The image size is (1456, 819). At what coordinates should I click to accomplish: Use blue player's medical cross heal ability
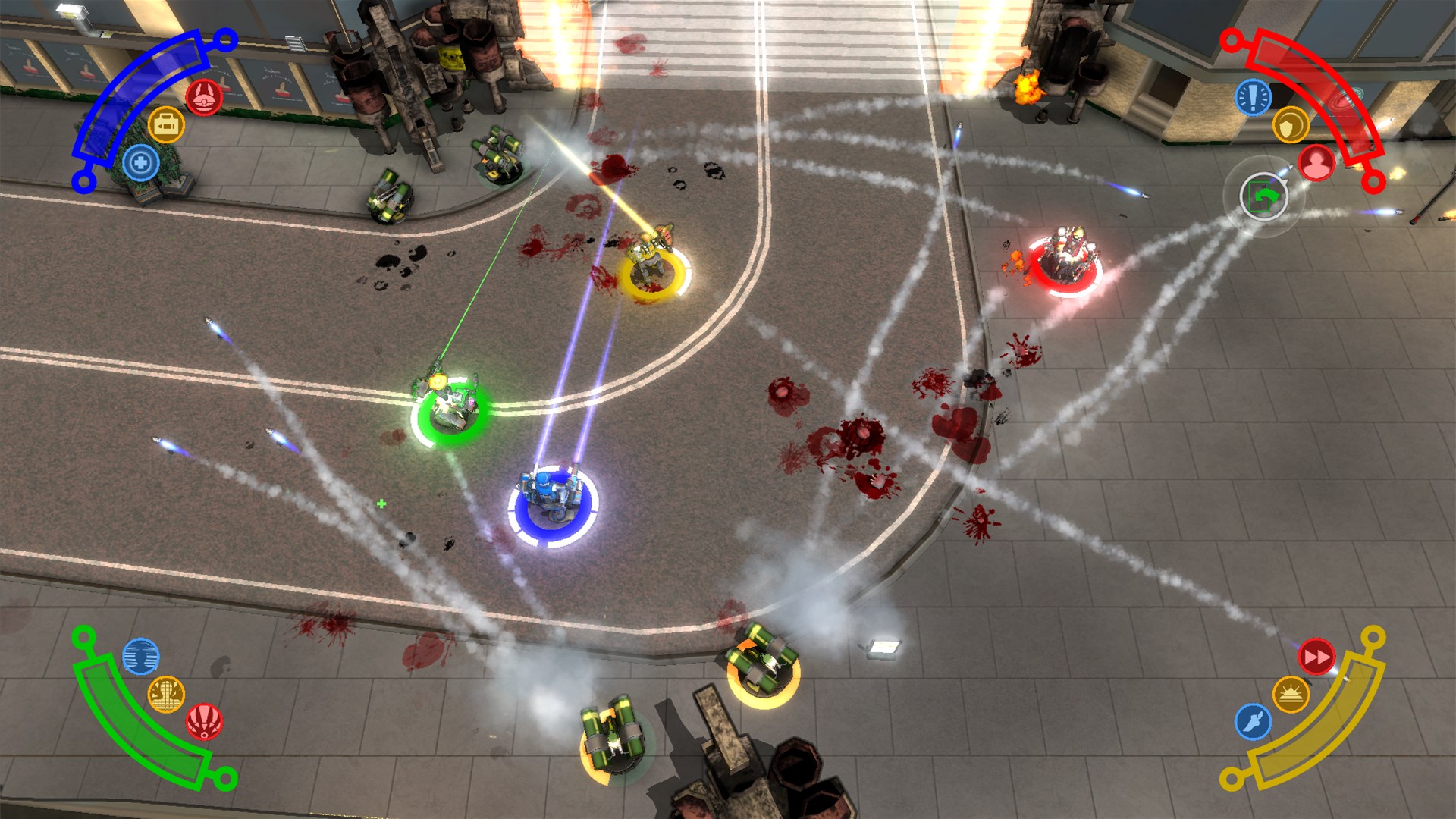click(x=141, y=162)
